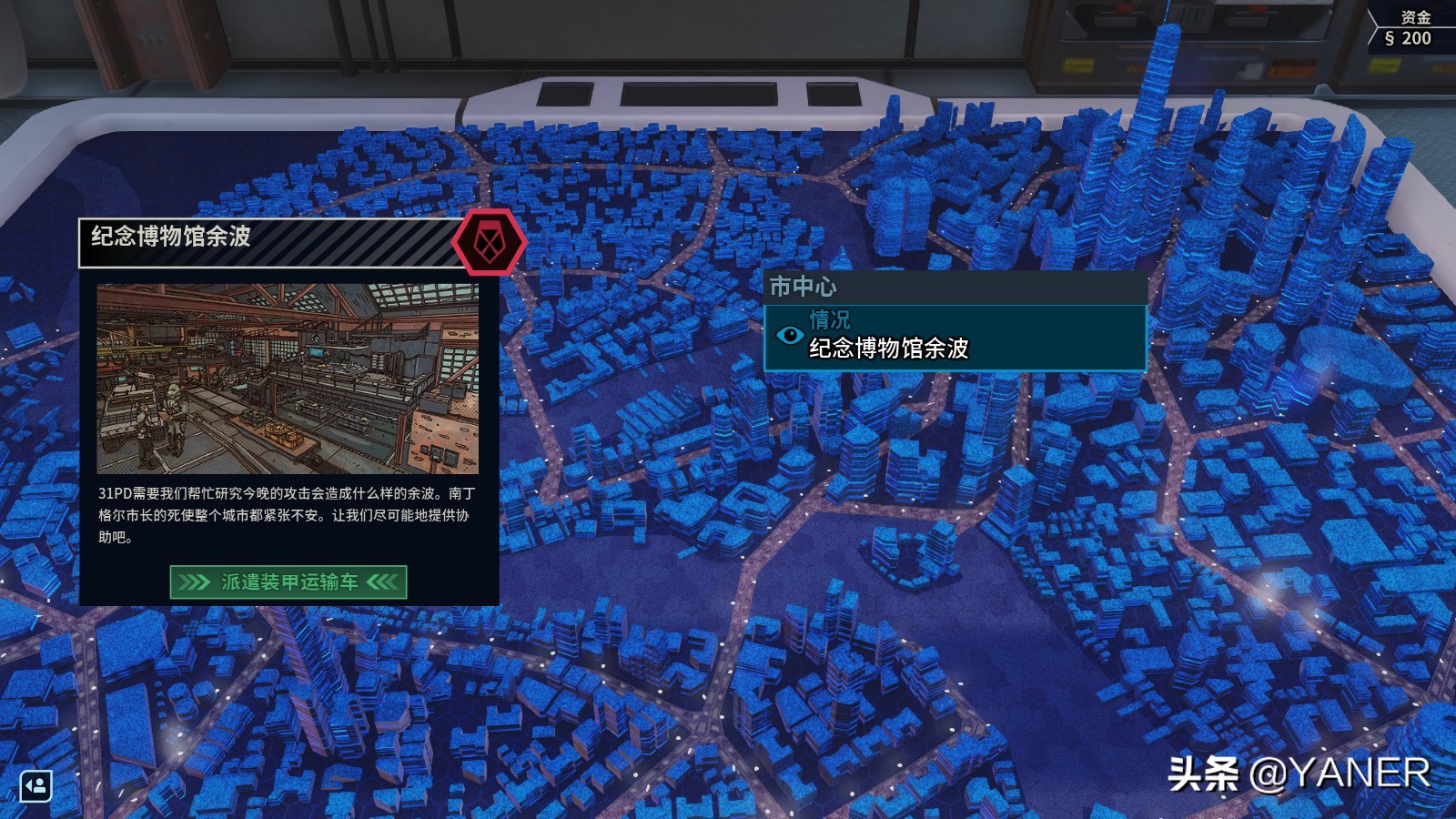Click the mission preview artwork thumbnail
This screenshot has width=1456, height=819.
tap(288, 379)
